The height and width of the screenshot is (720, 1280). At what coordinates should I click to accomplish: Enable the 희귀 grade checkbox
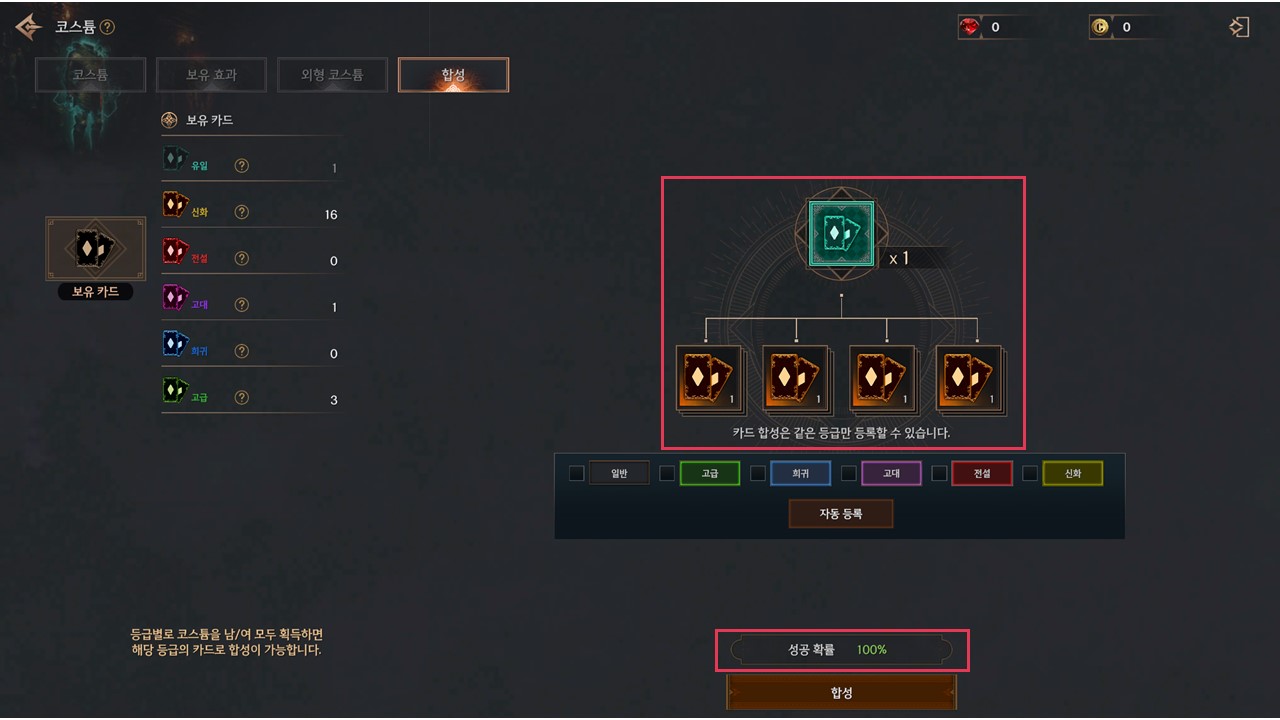[758, 473]
